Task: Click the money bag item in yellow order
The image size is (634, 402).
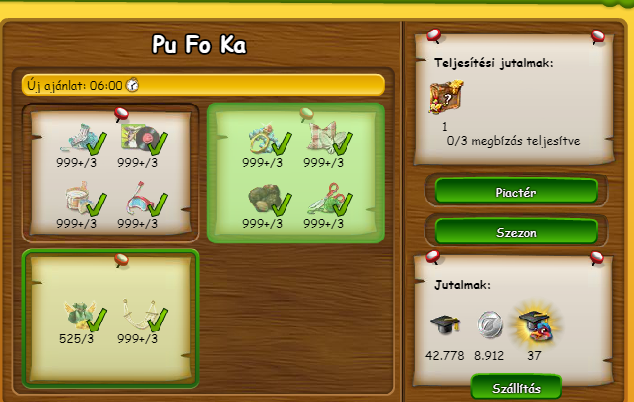Action: click(79, 312)
